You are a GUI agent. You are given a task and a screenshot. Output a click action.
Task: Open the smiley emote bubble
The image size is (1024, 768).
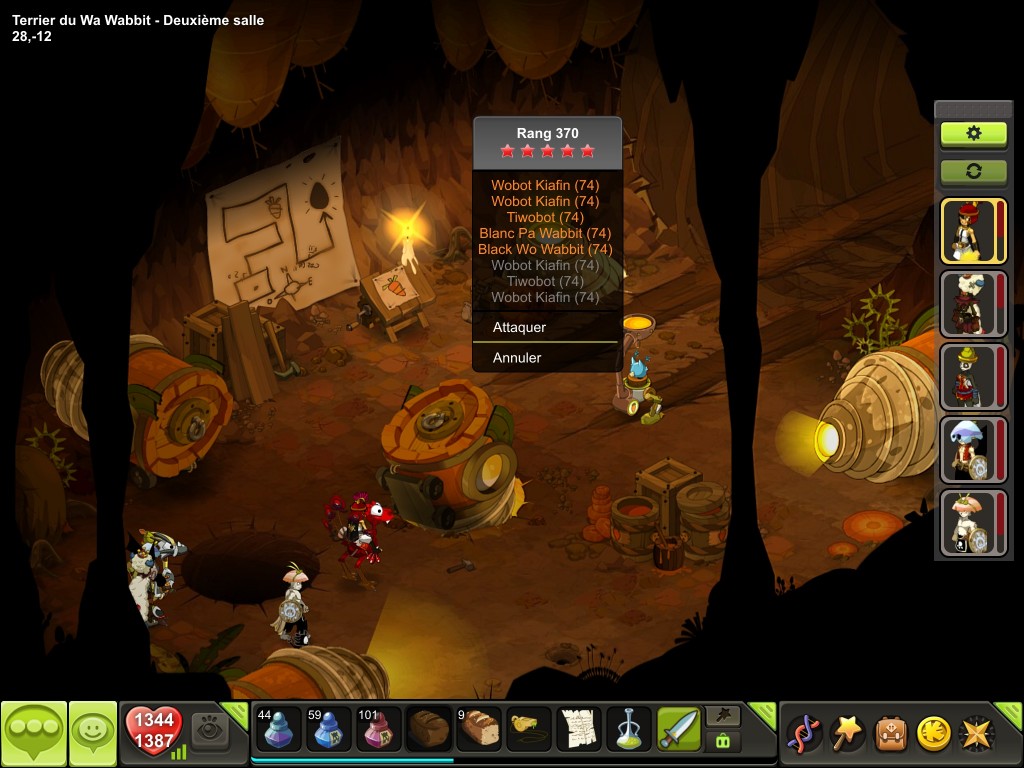point(93,733)
